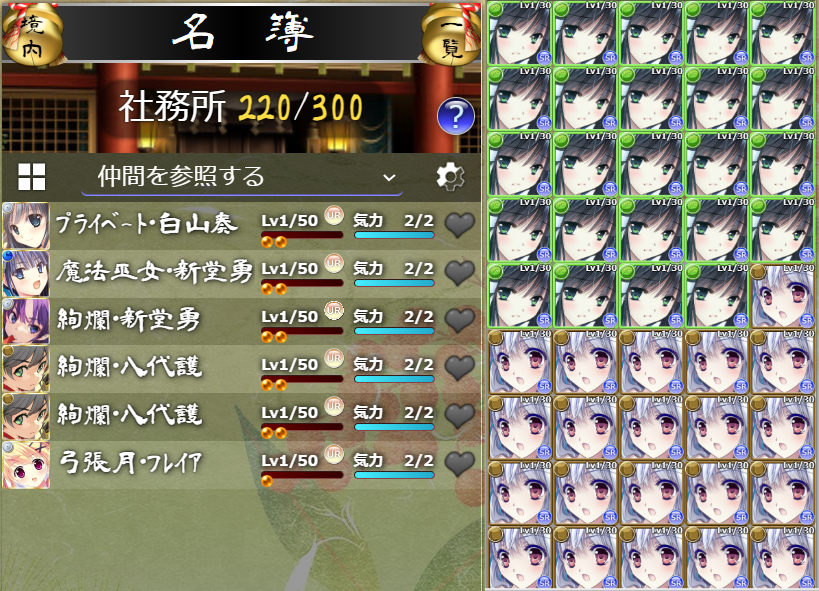Open the 一覧 list bell button
The width and height of the screenshot is (819, 591).
452,33
